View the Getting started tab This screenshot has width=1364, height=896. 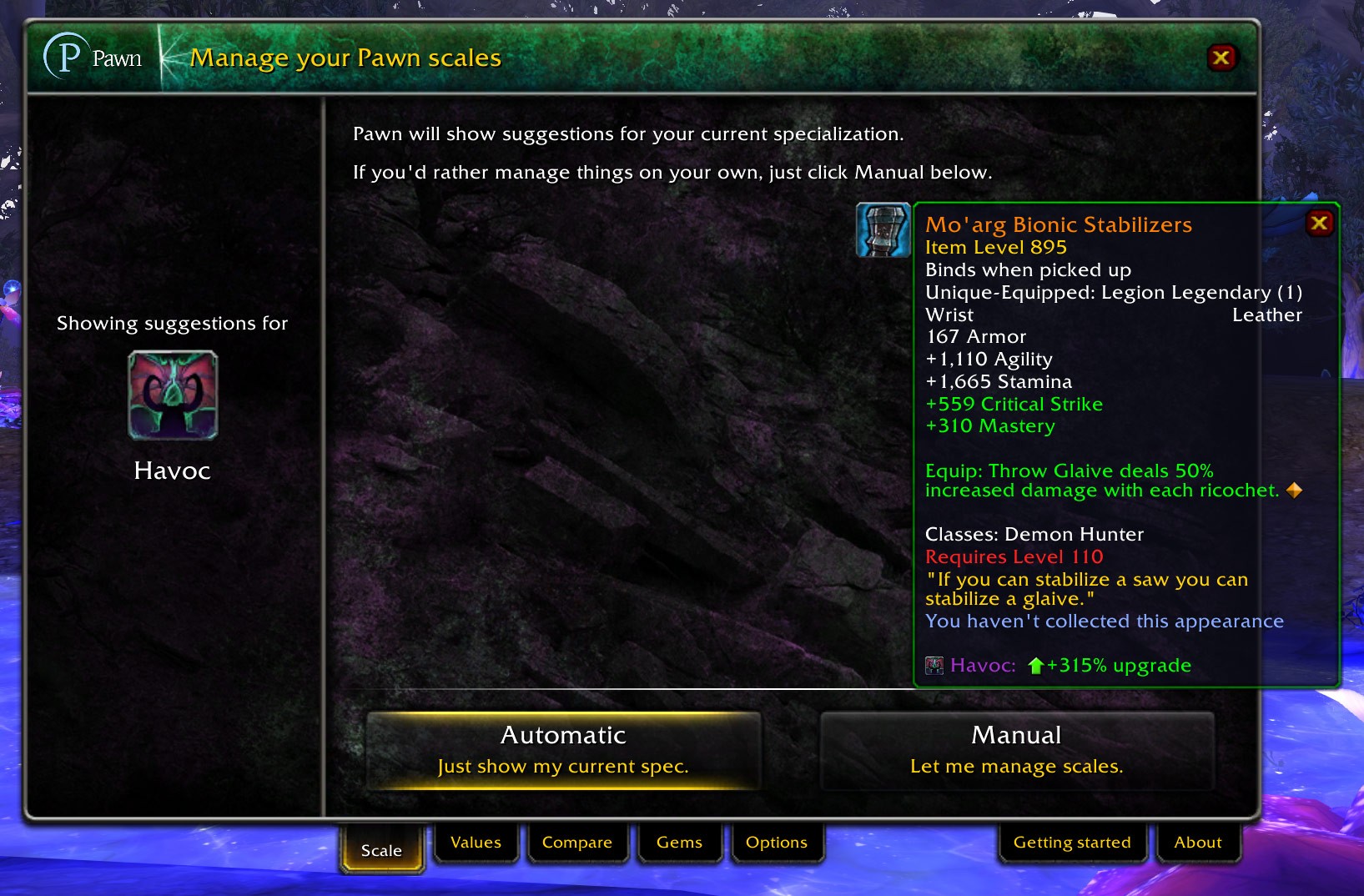(1071, 843)
